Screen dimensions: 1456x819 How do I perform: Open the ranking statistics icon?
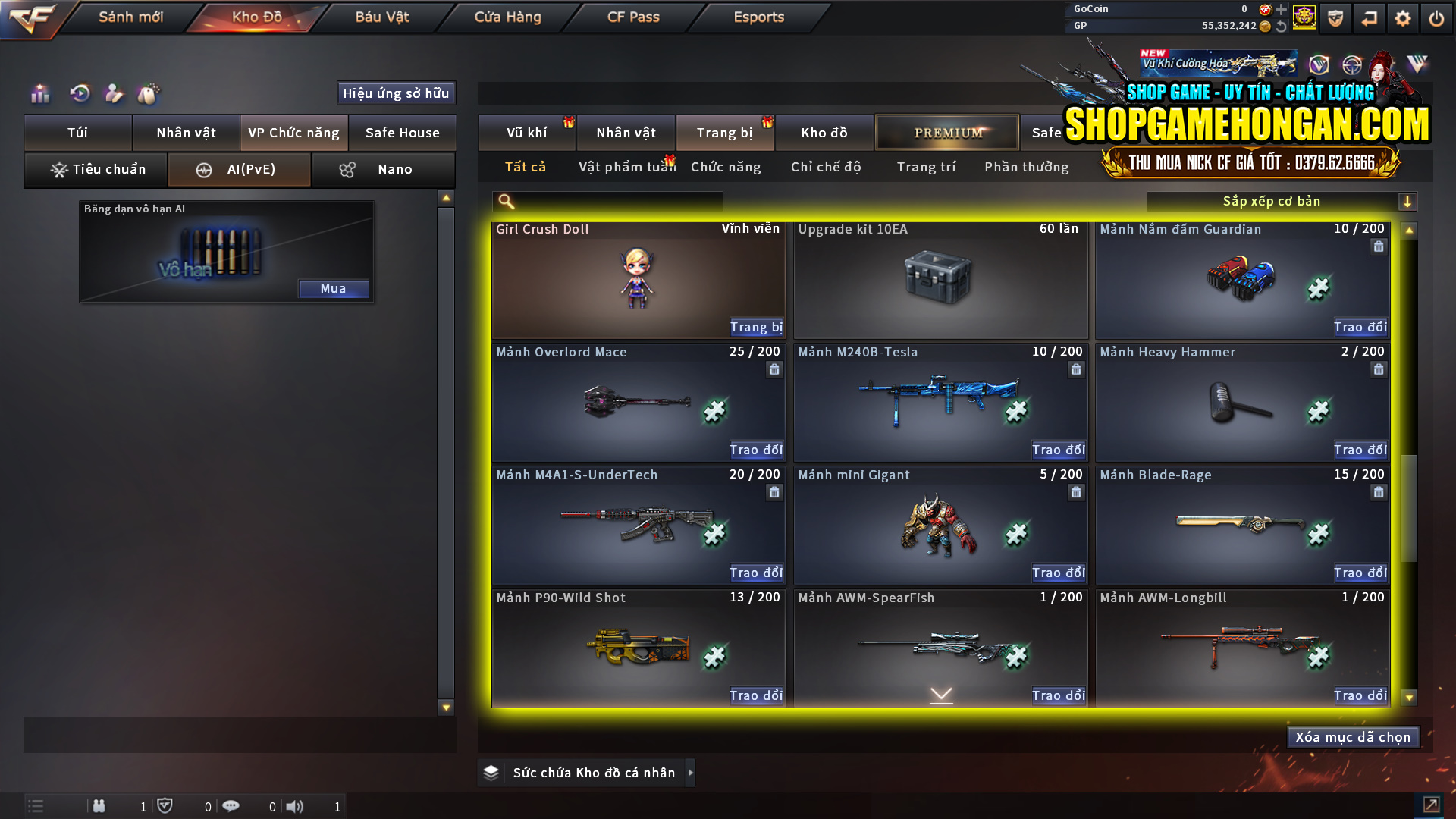(x=39, y=94)
